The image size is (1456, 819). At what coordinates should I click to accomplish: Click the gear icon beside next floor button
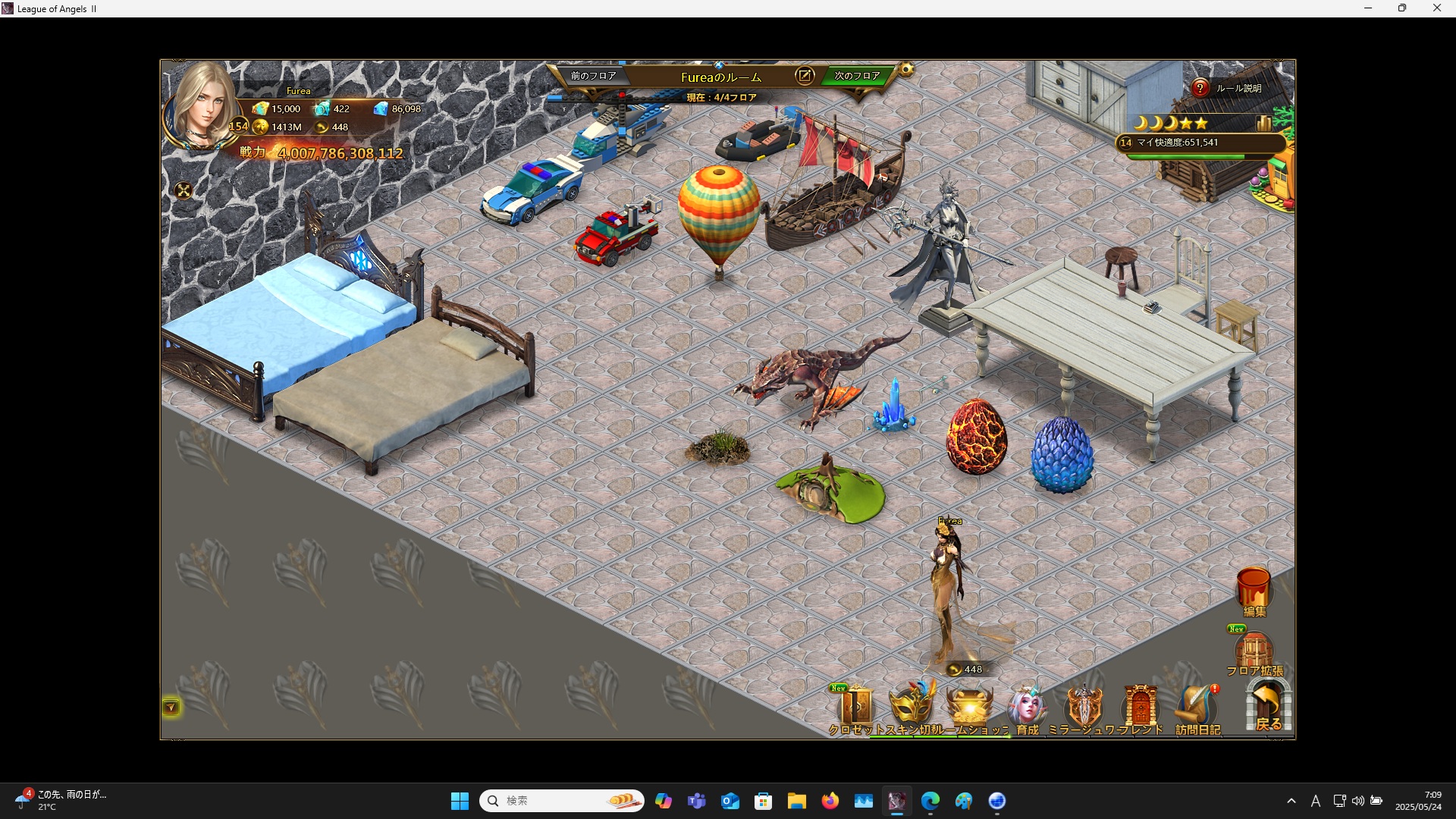(906, 71)
